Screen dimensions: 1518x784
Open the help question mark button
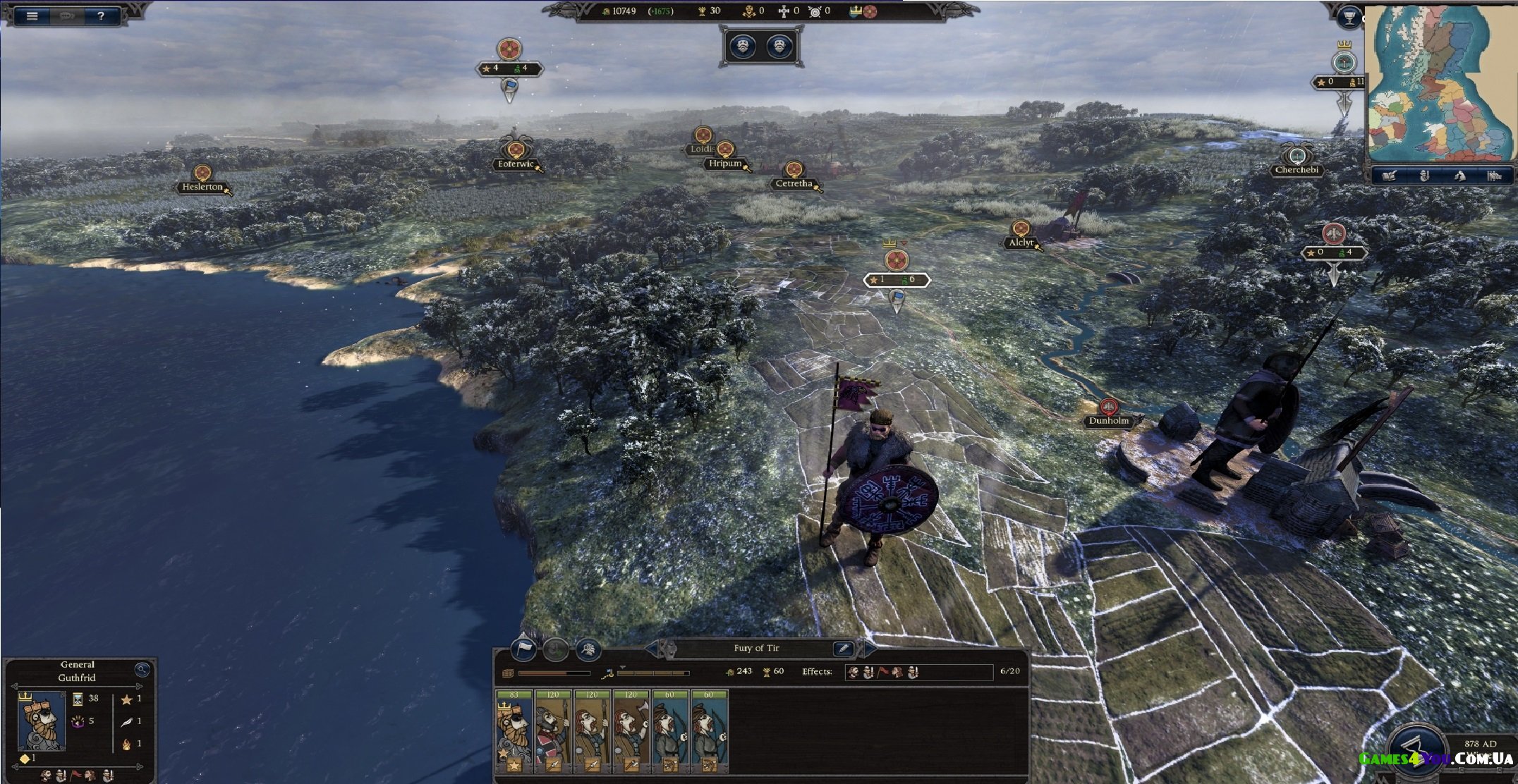pos(101,16)
